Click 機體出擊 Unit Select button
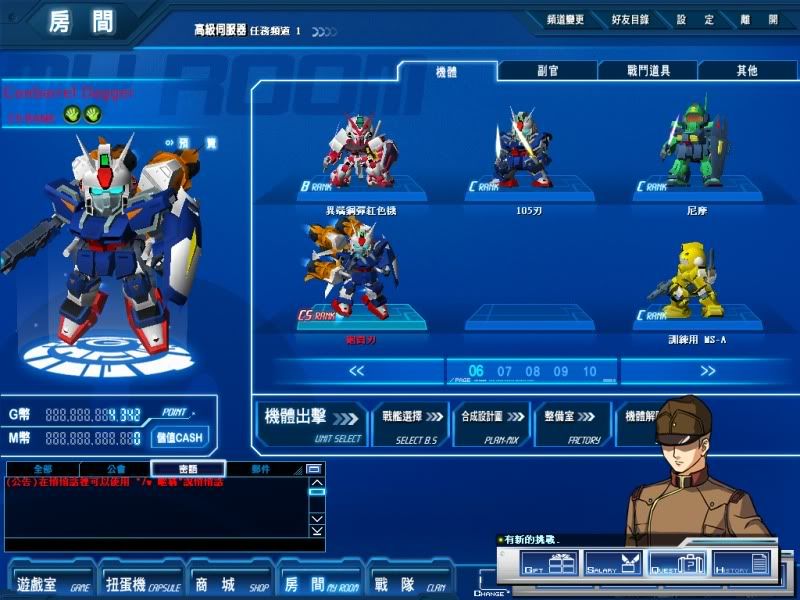The width and height of the screenshot is (800, 600). [x=311, y=423]
